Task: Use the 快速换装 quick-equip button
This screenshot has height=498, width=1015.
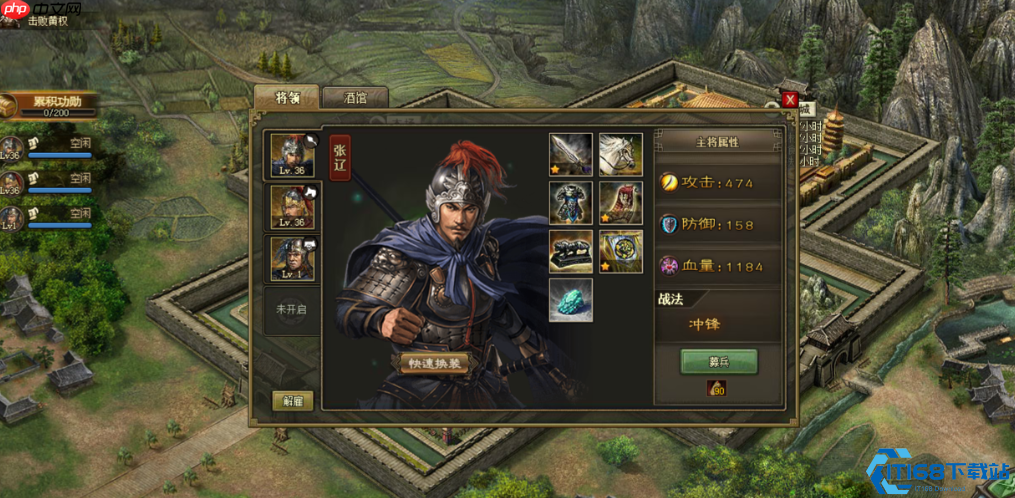Action: (x=434, y=363)
